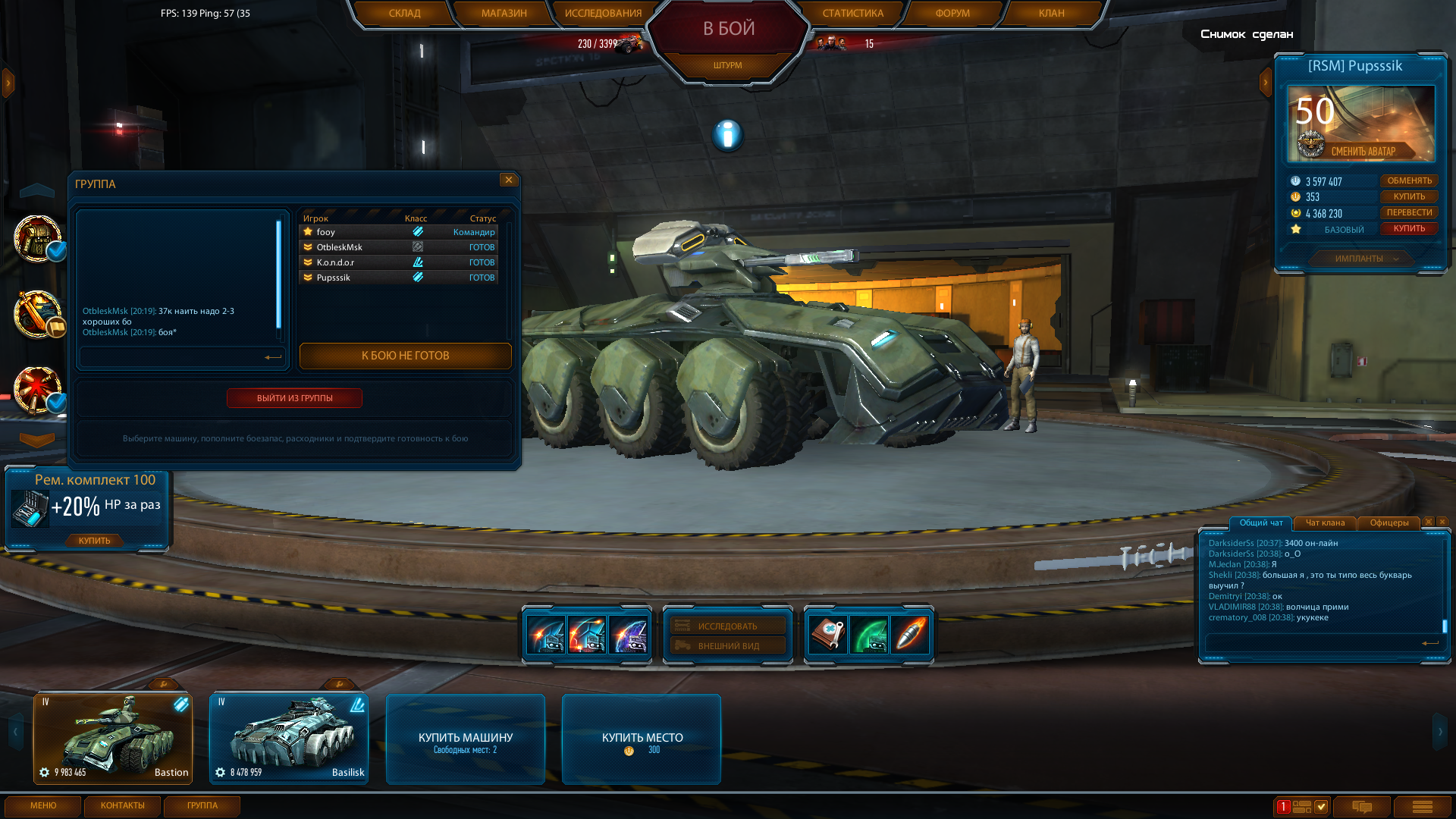The width and height of the screenshot is (1456, 819).
Task: Start battle with В БОЙ button
Action: click(x=728, y=29)
